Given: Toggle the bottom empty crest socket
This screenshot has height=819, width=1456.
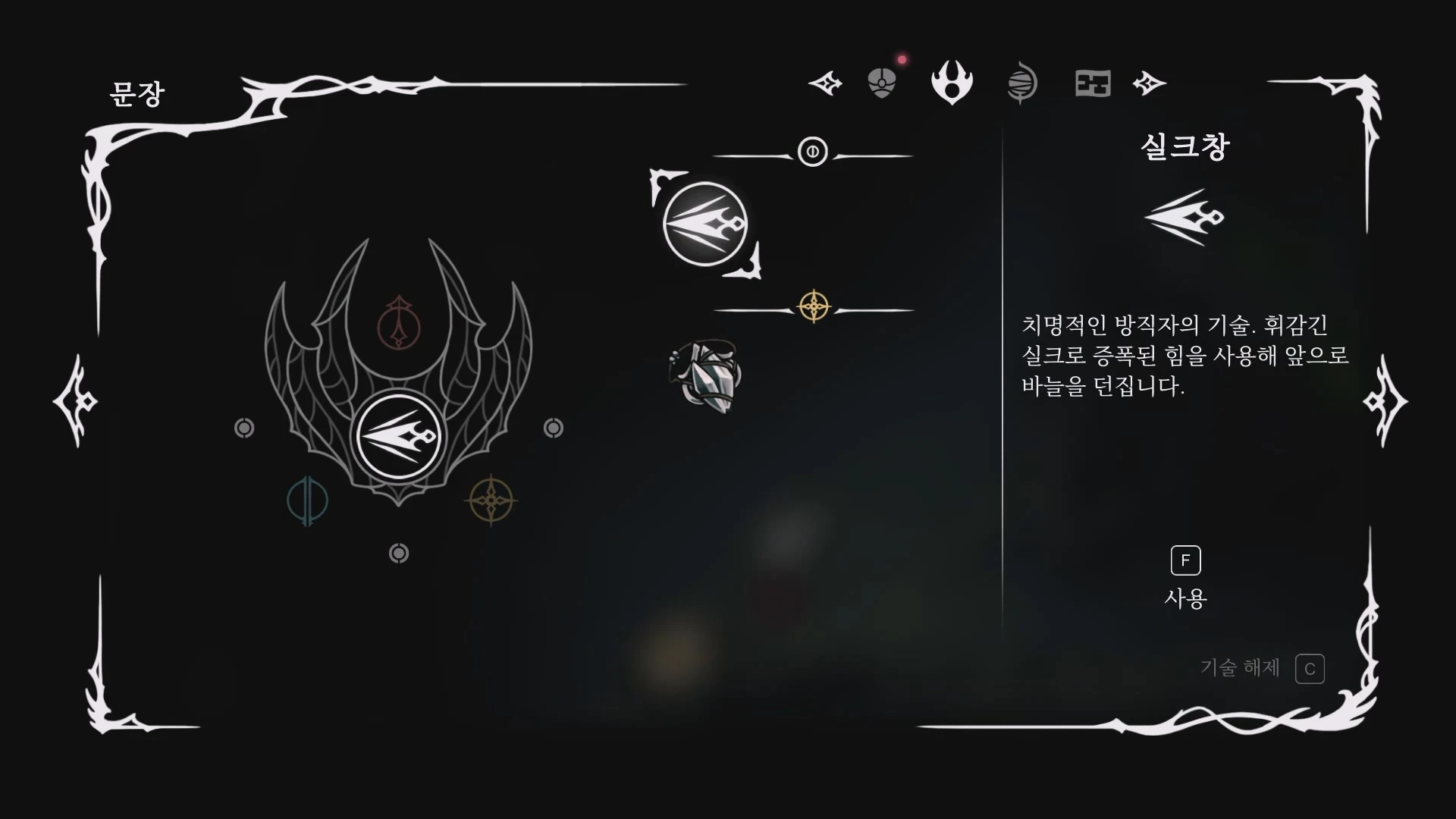Looking at the screenshot, I should (397, 553).
